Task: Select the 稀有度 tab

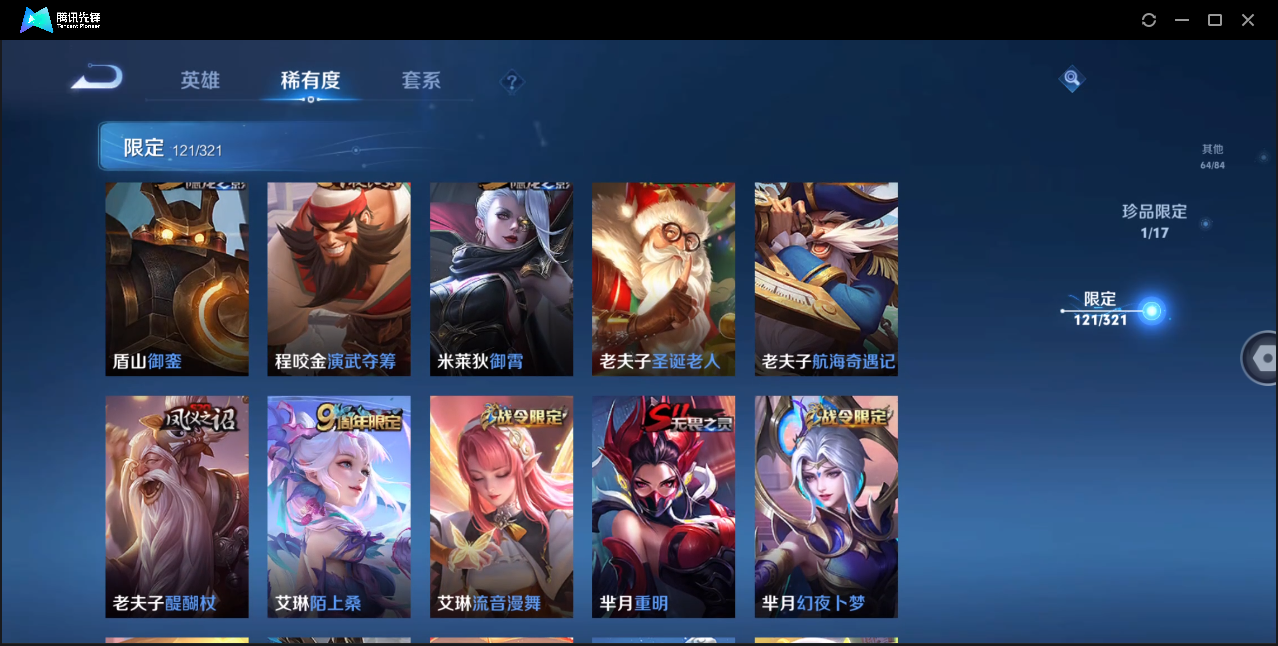Action: pos(310,81)
